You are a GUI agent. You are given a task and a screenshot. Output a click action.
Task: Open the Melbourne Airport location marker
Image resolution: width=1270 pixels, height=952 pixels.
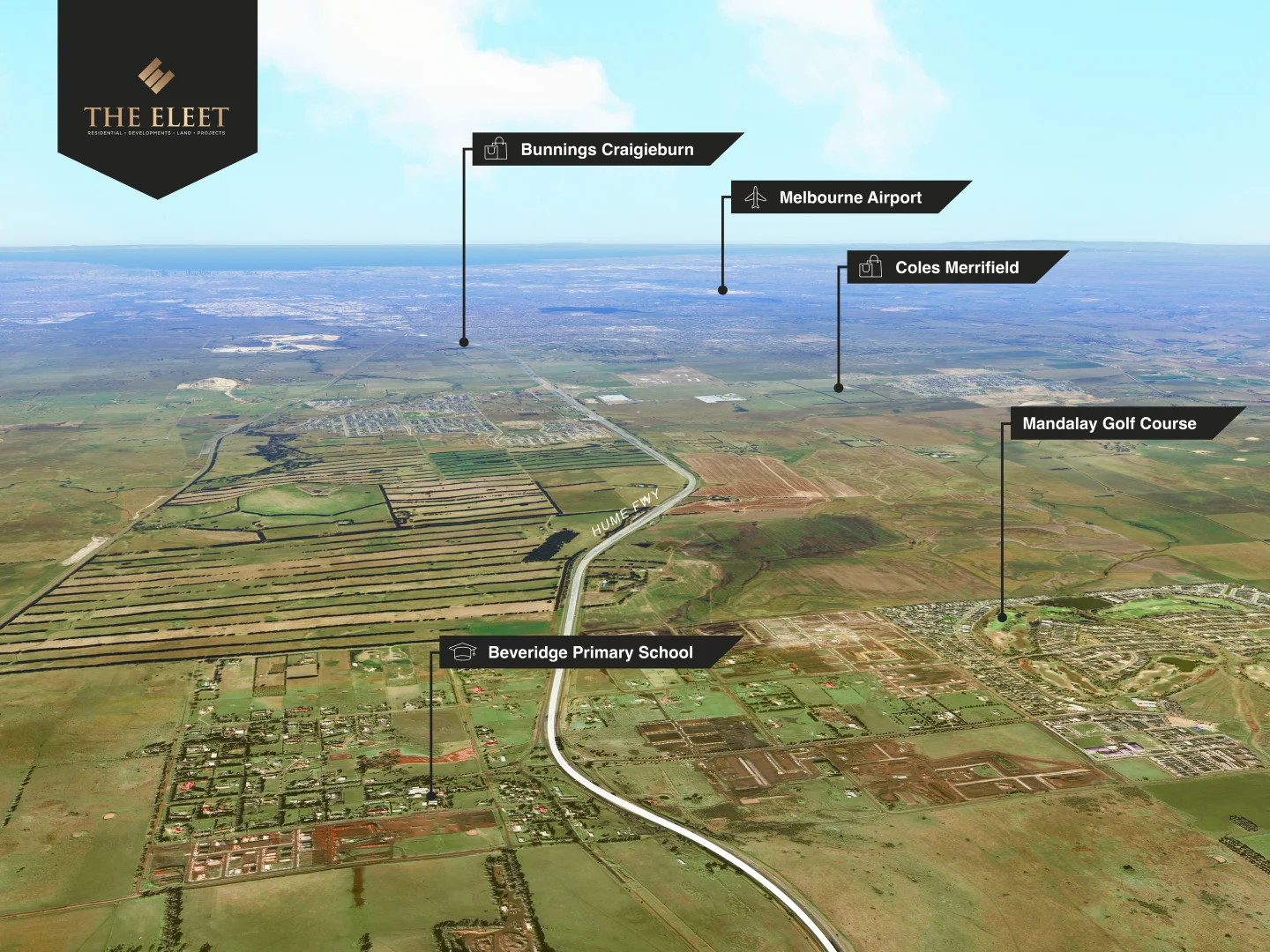722,289
